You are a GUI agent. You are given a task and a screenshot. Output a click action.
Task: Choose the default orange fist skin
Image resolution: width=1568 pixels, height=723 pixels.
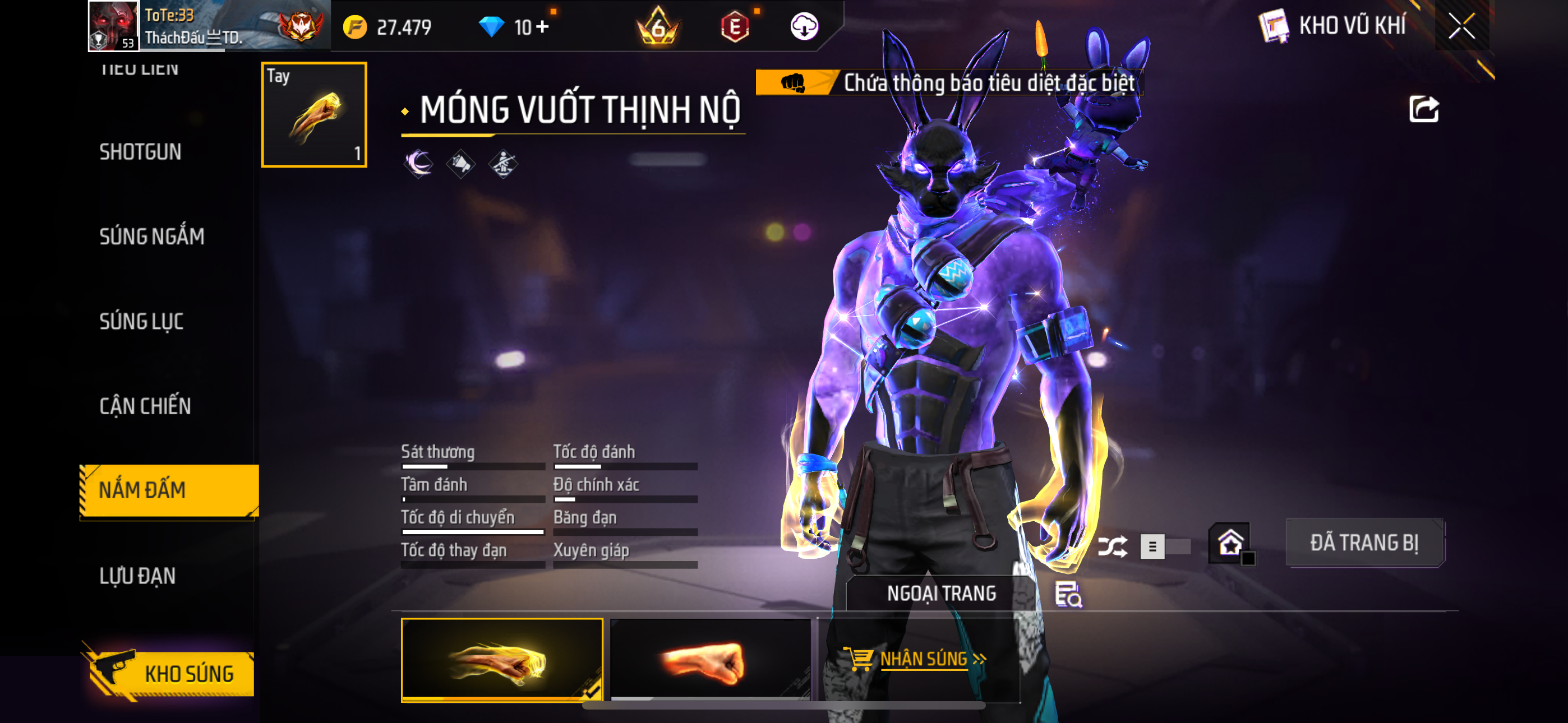tap(710, 660)
